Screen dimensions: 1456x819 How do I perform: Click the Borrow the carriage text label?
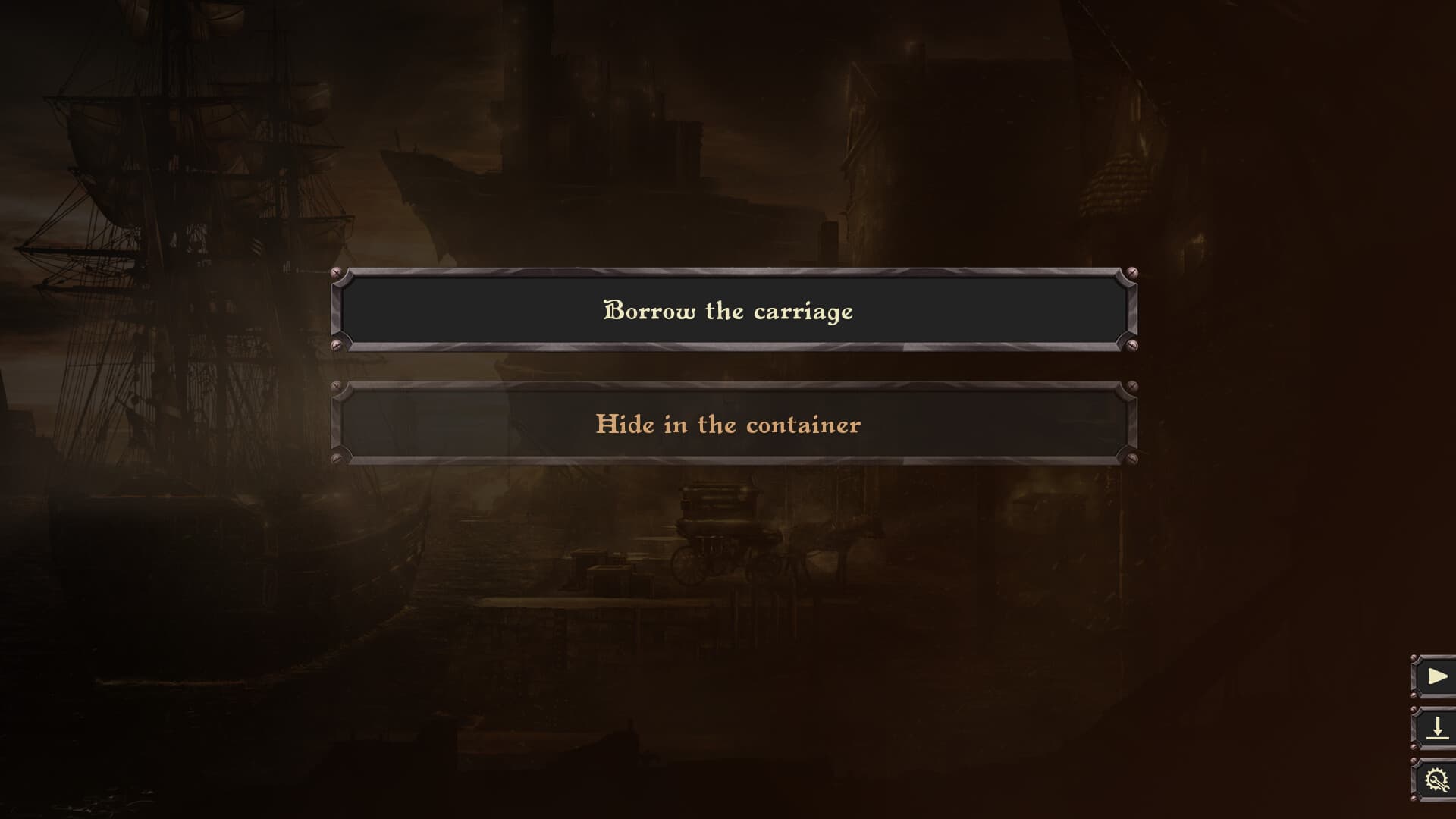[728, 311]
